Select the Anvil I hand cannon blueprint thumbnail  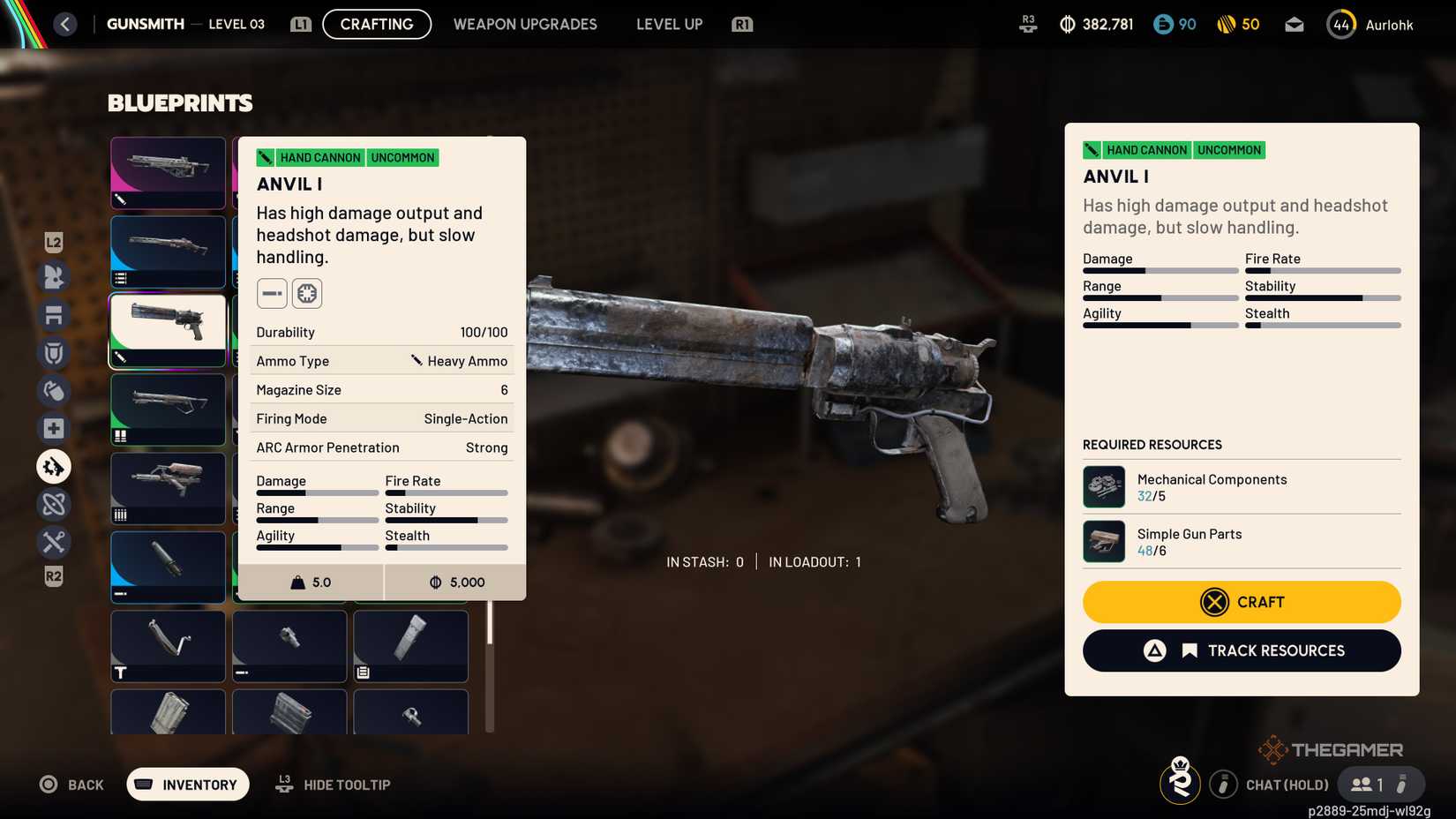168,330
